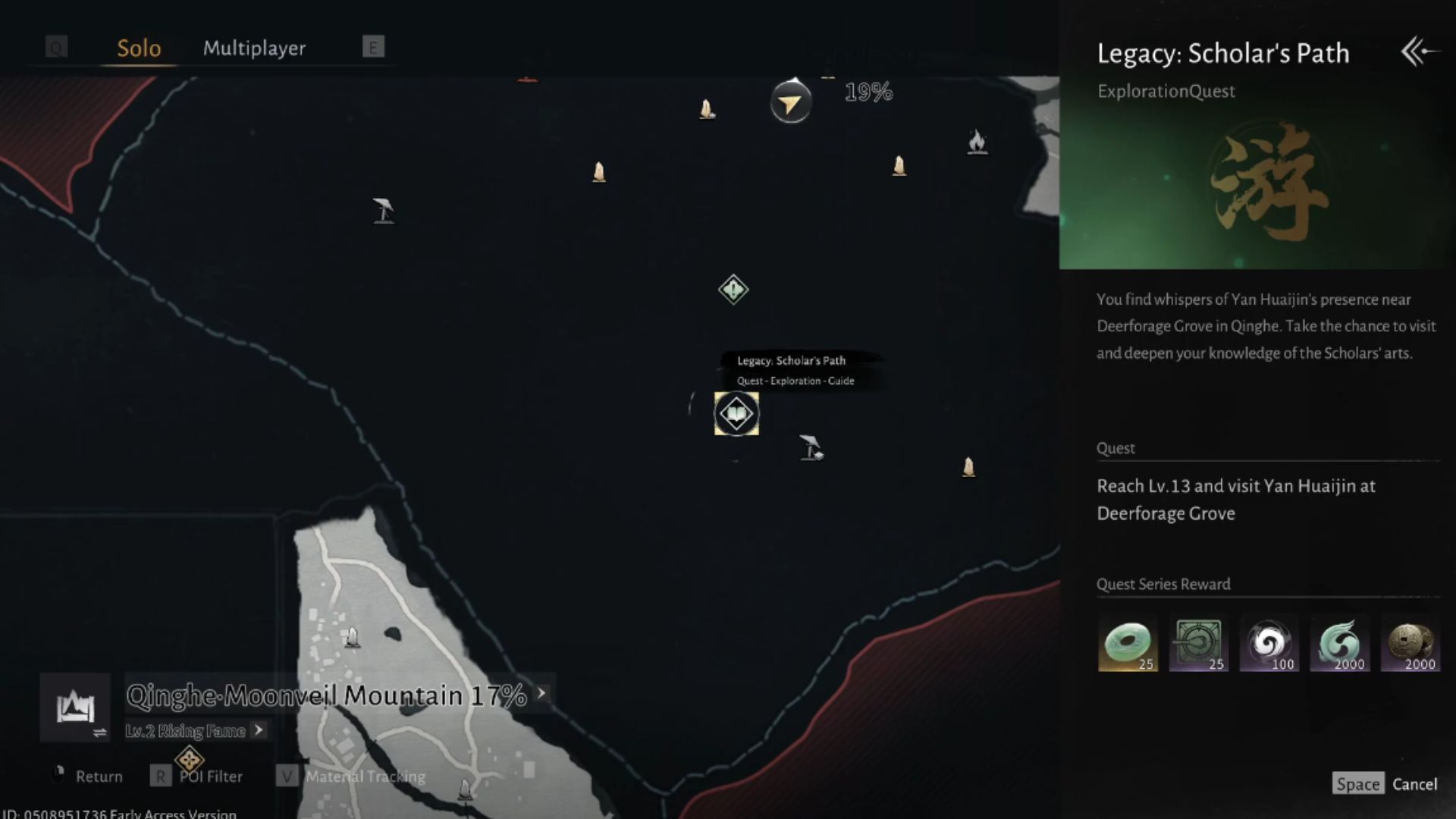Collapse the quest panel with the arrow
The image size is (1456, 819).
pos(1417,52)
